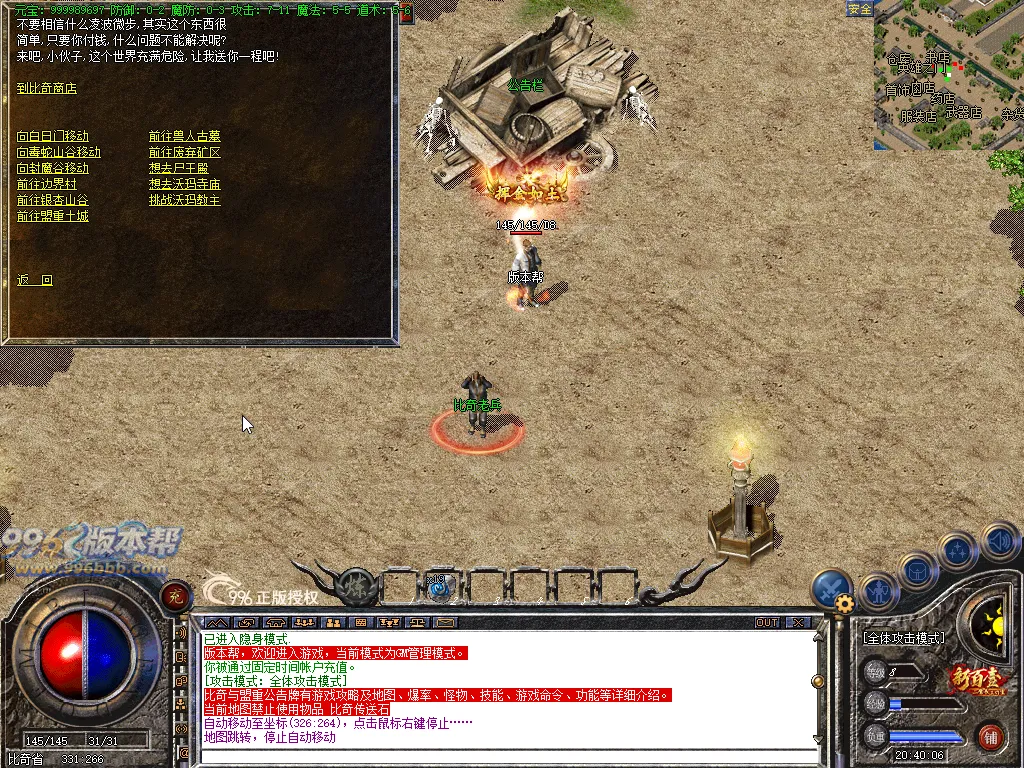
Task: Select 前往废弃矿区 option
Action: coord(184,152)
